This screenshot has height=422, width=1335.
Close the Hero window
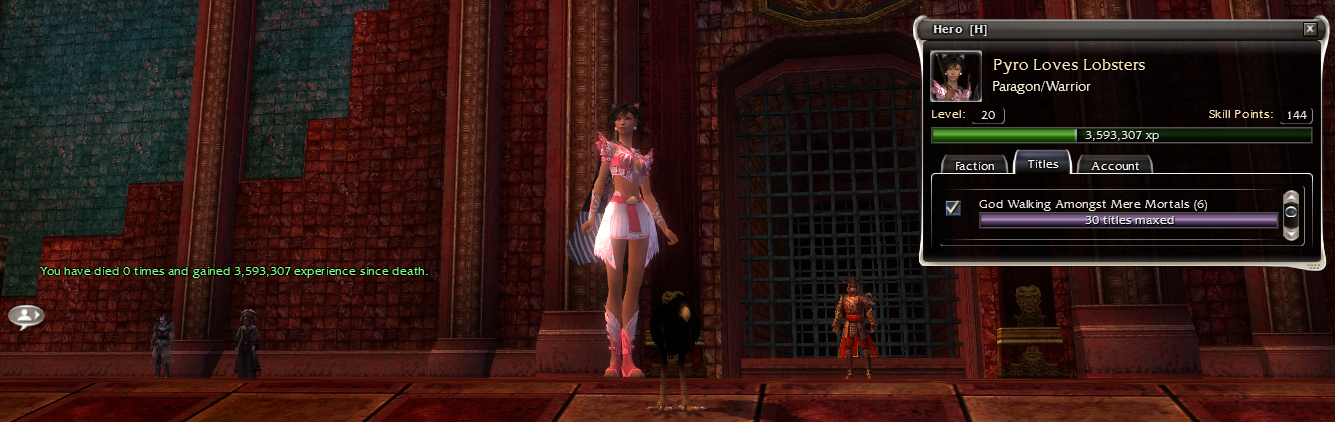point(1310,29)
